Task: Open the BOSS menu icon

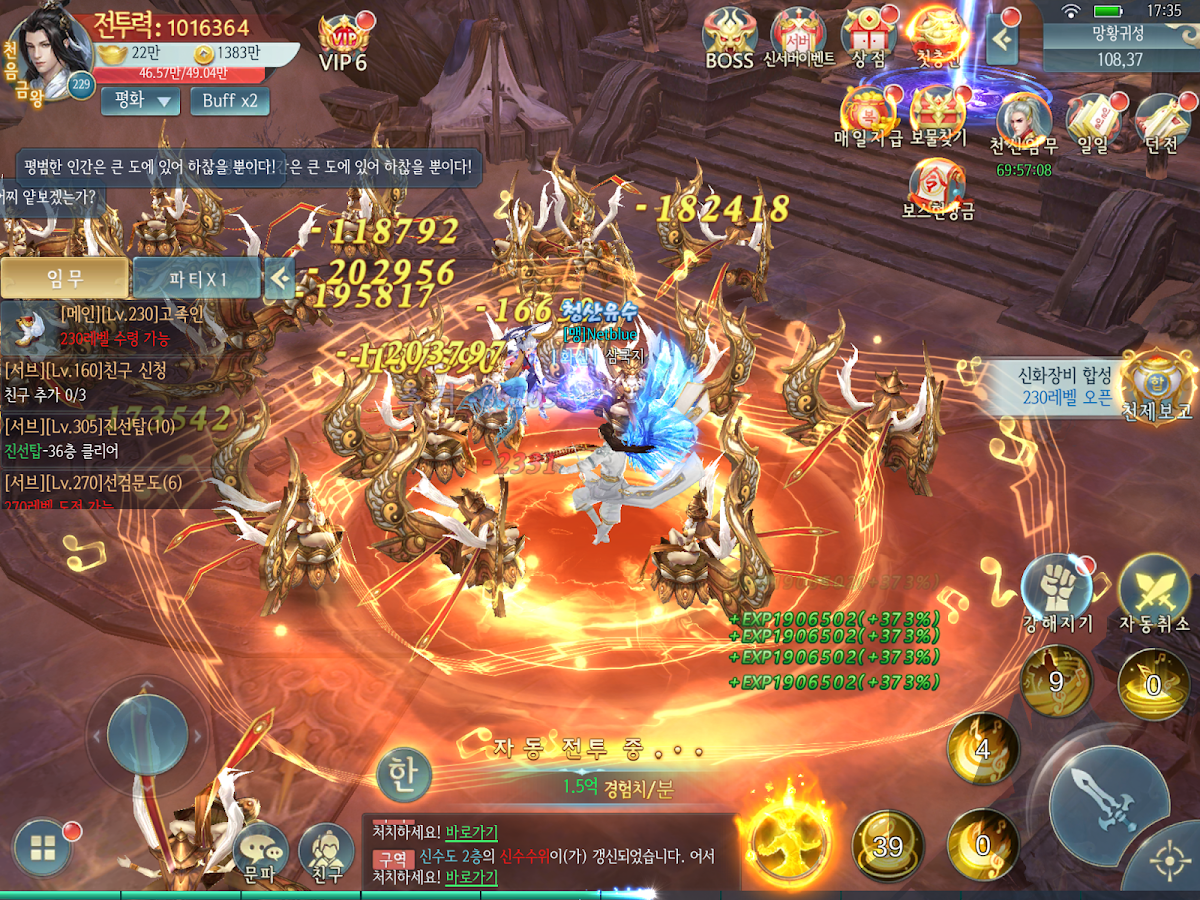Action: pos(729,38)
